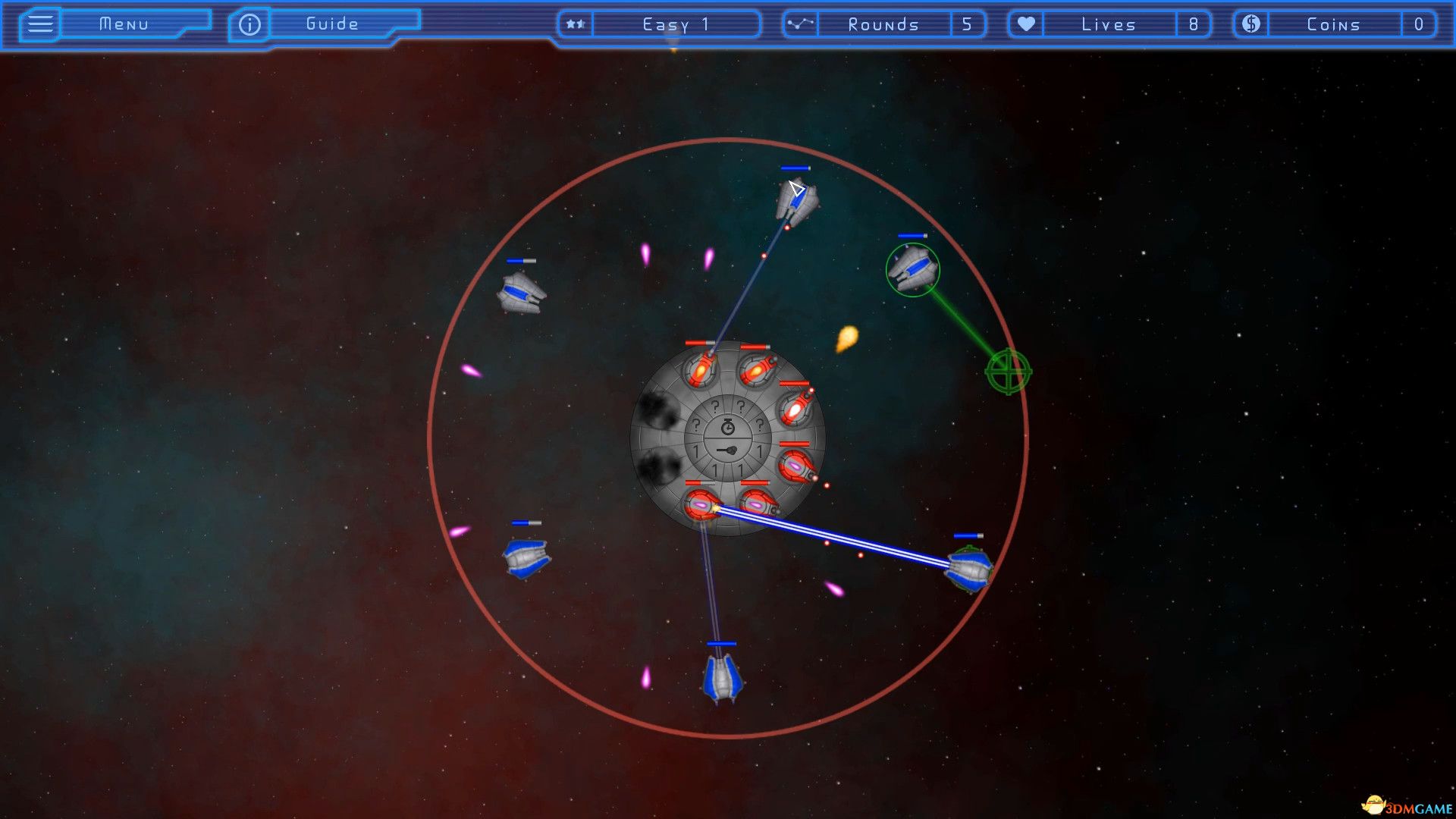Viewport: 1456px width, 819px height.
Task: Click the wrench icon below the stopwatch
Action: (x=726, y=450)
